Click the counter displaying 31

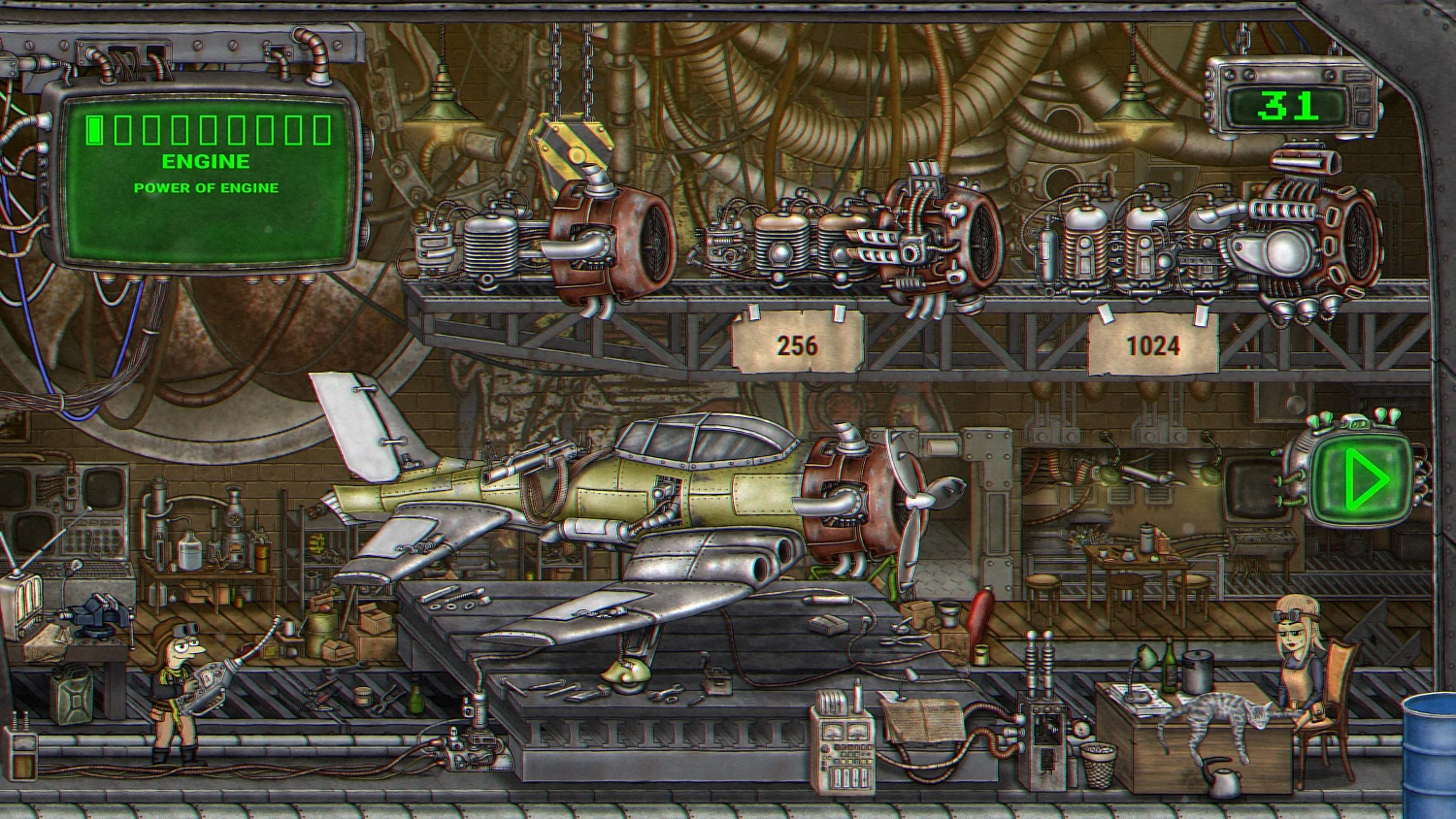click(x=1291, y=102)
